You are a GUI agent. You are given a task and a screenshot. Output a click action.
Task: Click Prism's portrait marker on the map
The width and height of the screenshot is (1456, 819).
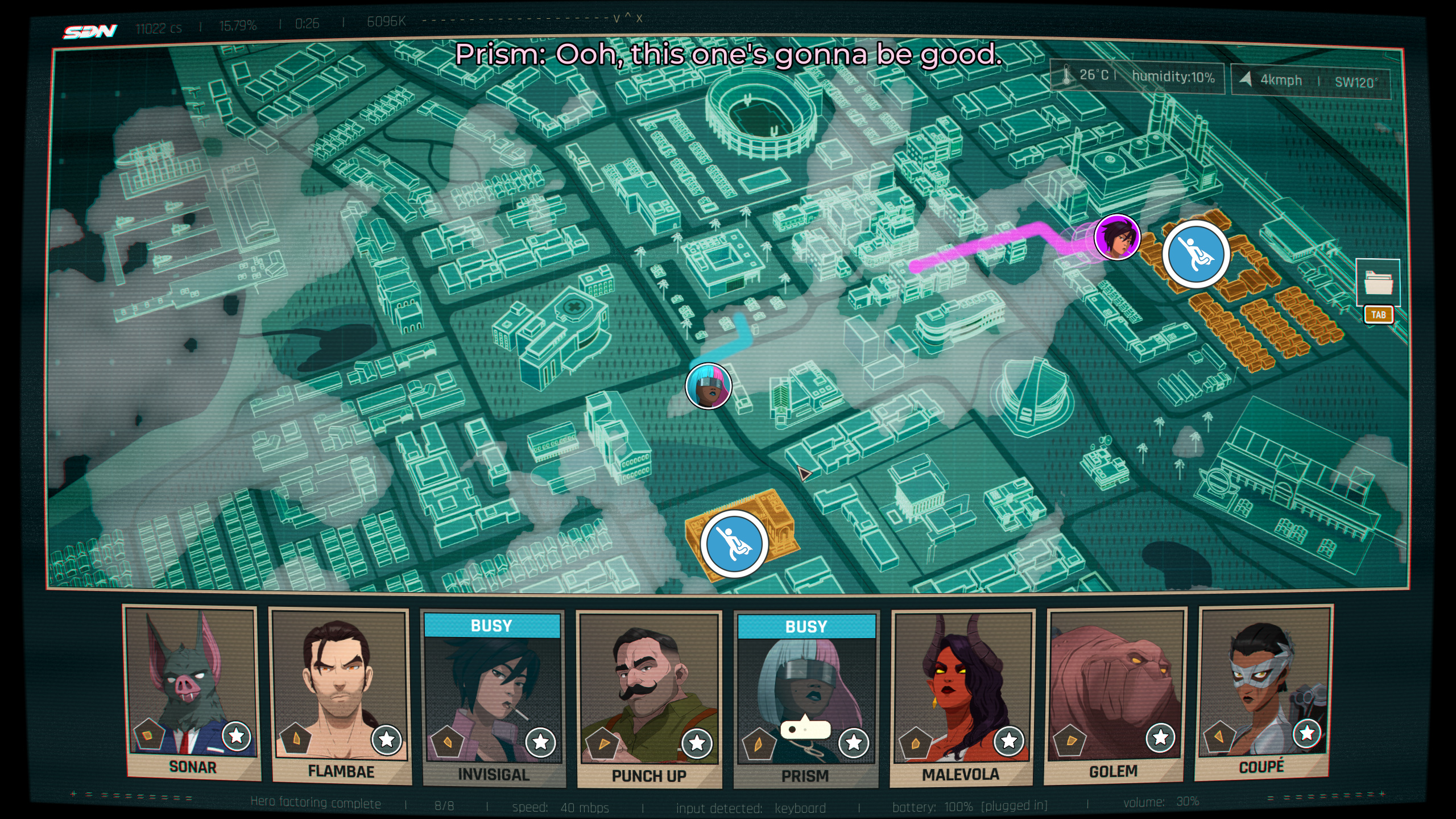pyautogui.click(x=708, y=386)
